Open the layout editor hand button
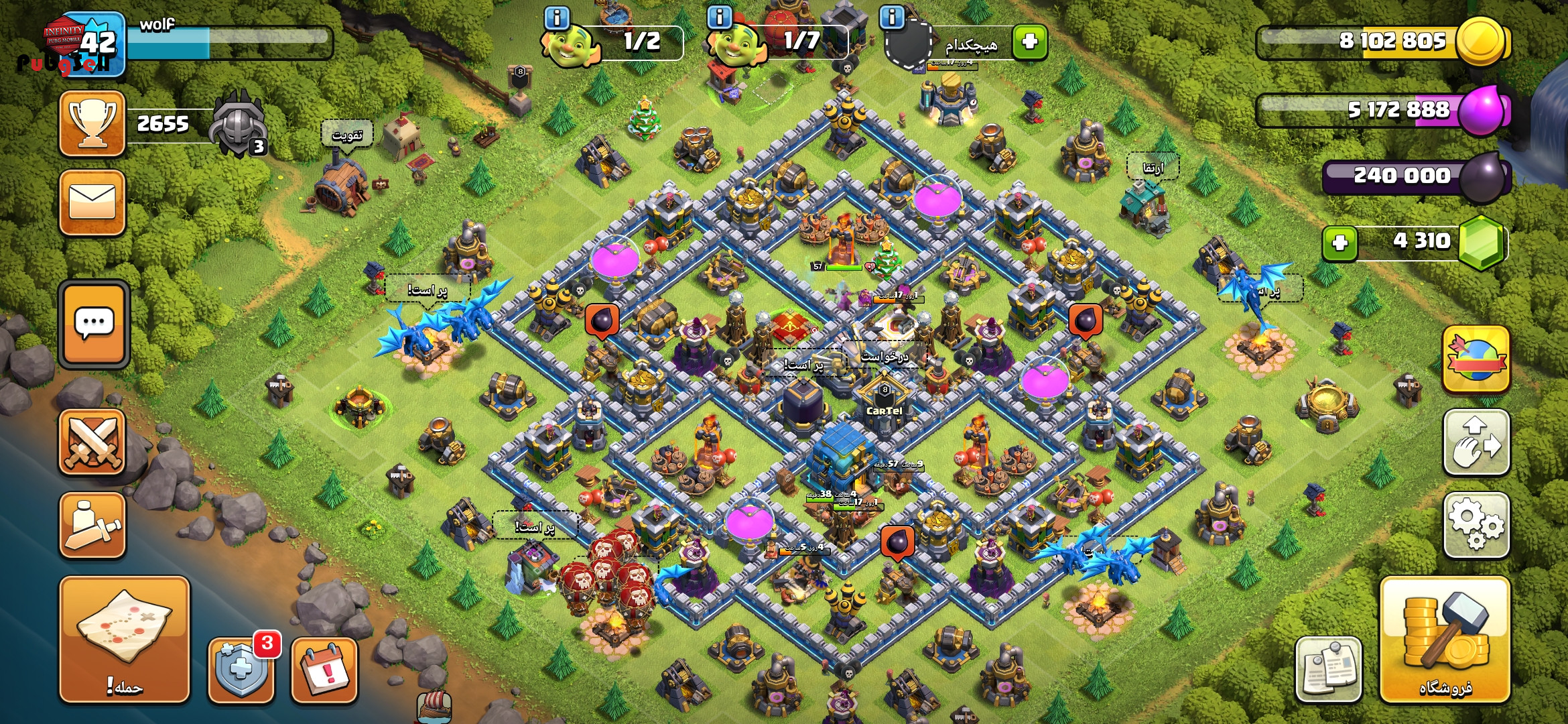This screenshot has height=724, width=1568. 1476,442
